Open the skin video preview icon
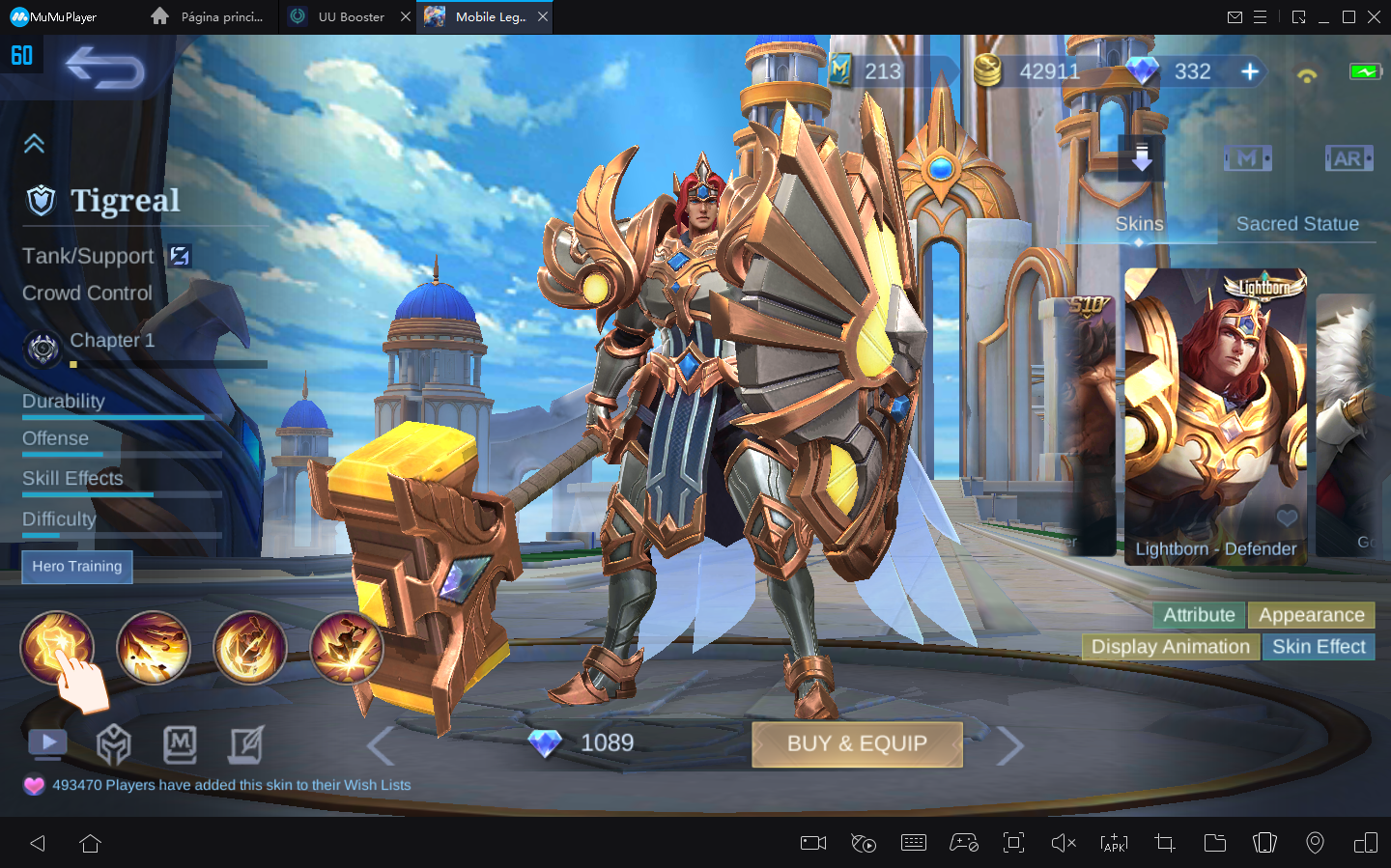This screenshot has height=868, width=1391. (x=47, y=742)
